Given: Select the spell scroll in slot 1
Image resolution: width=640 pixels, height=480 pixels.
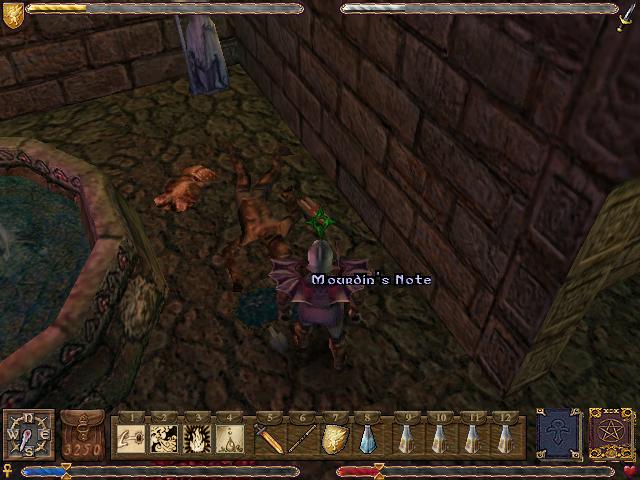Looking at the screenshot, I should [x=132, y=438].
